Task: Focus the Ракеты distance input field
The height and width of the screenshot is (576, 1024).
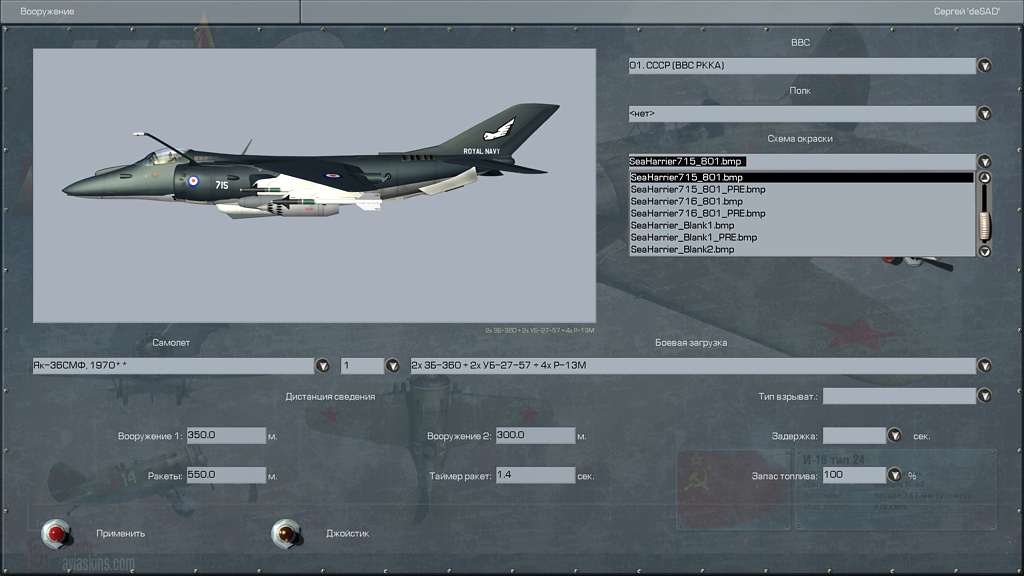Action: click(226, 475)
